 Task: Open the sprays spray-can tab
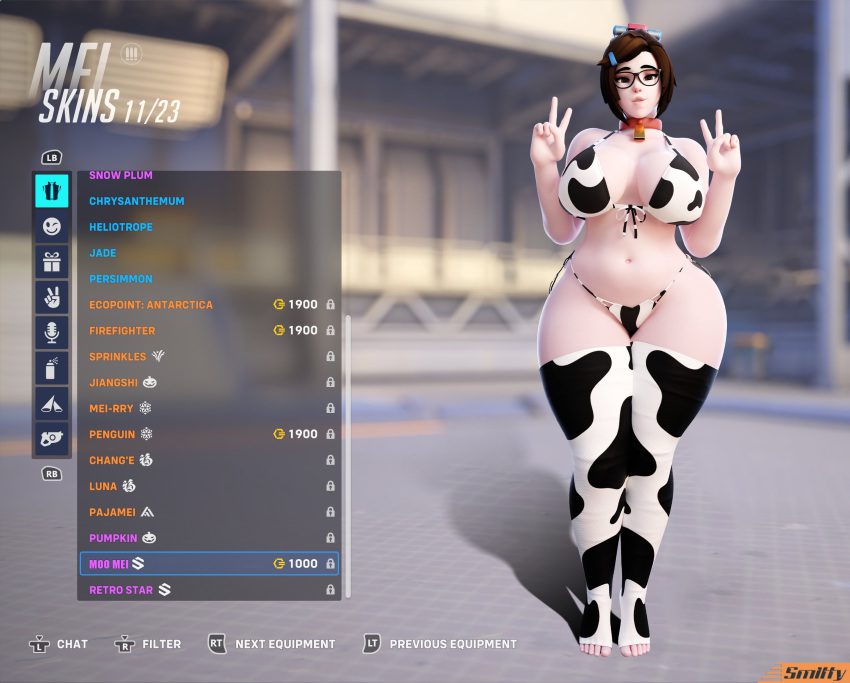tap(52, 367)
